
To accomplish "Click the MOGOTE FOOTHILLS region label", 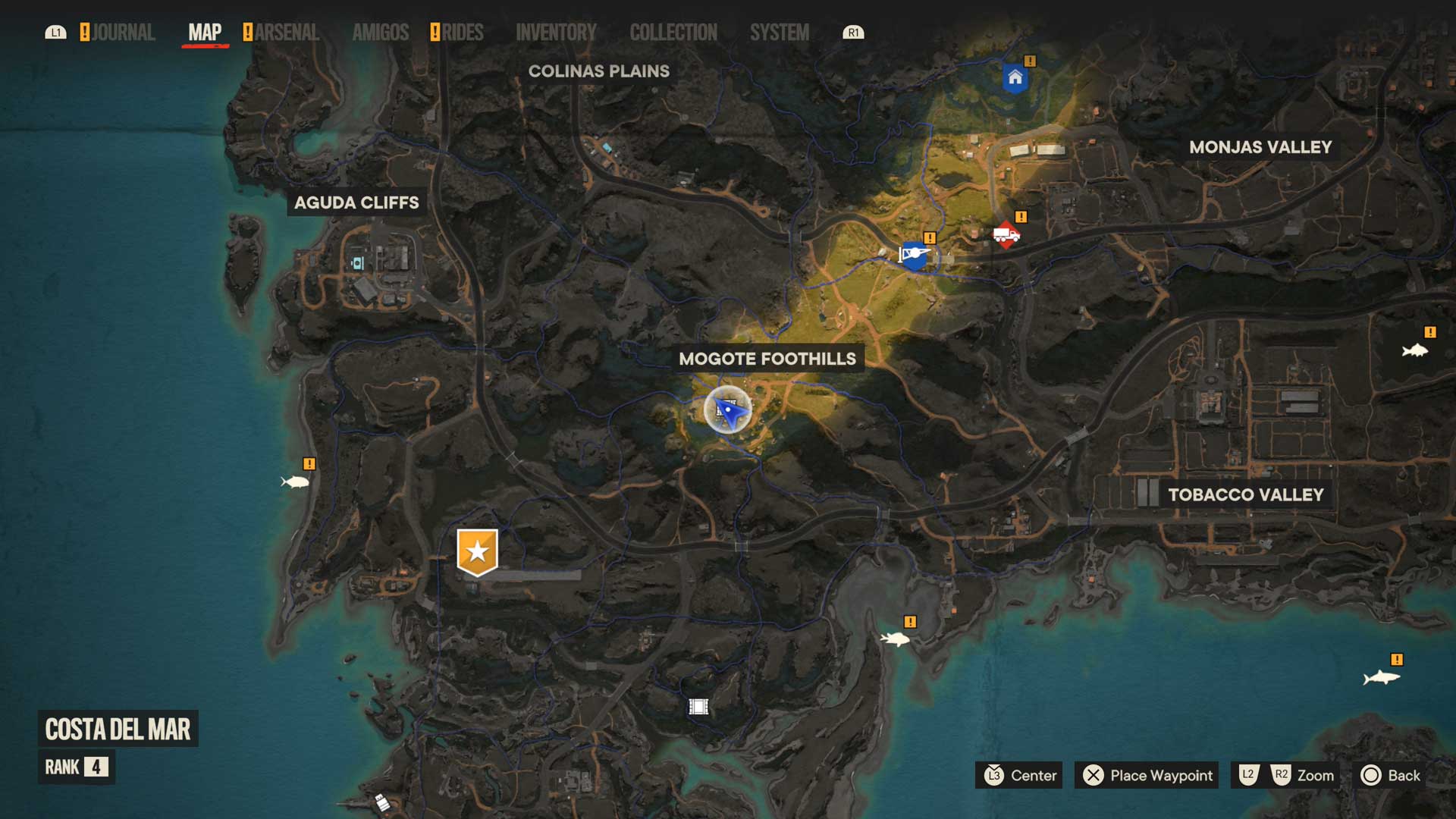I will click(768, 359).
